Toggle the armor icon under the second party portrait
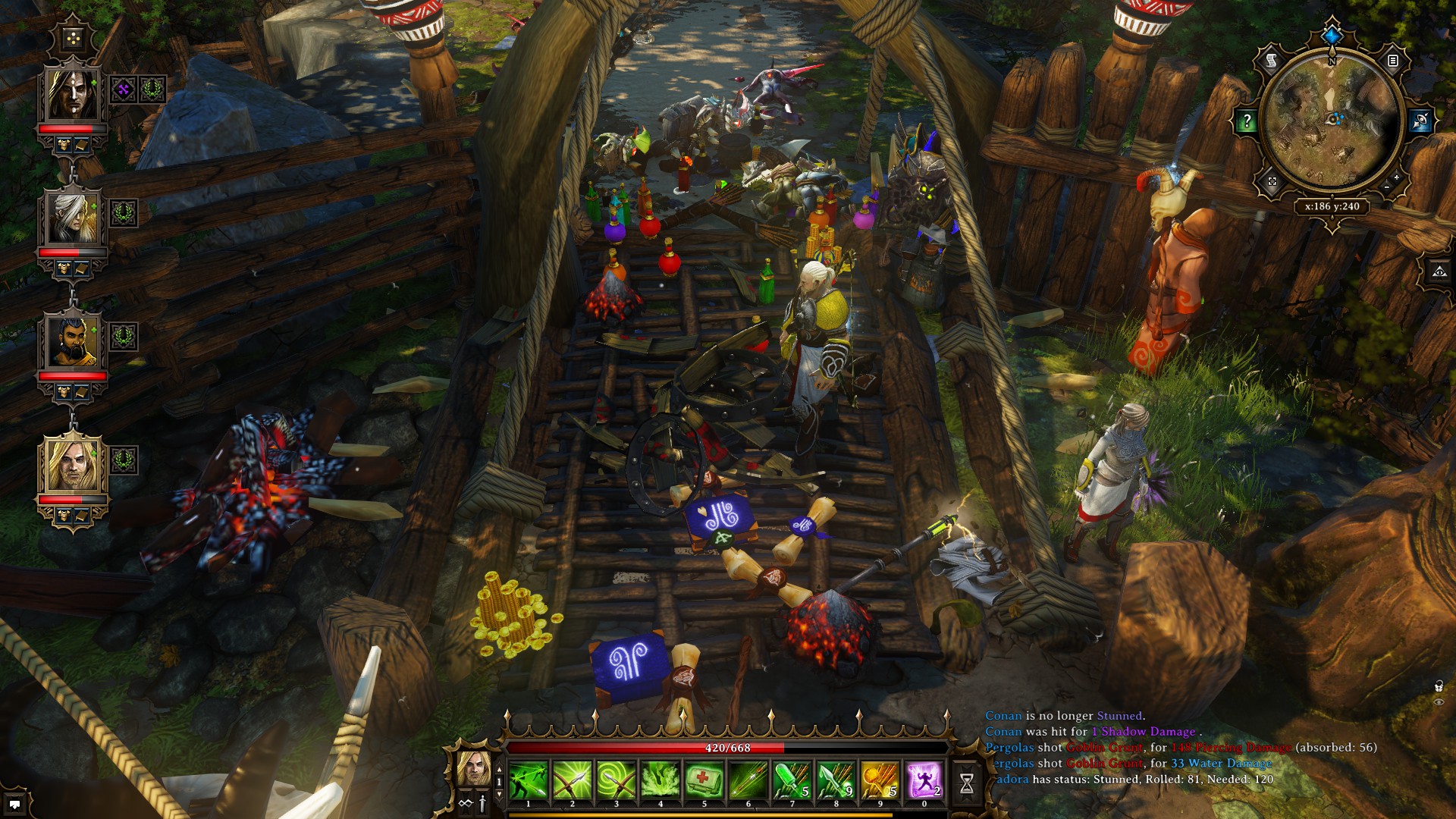 pos(64,268)
